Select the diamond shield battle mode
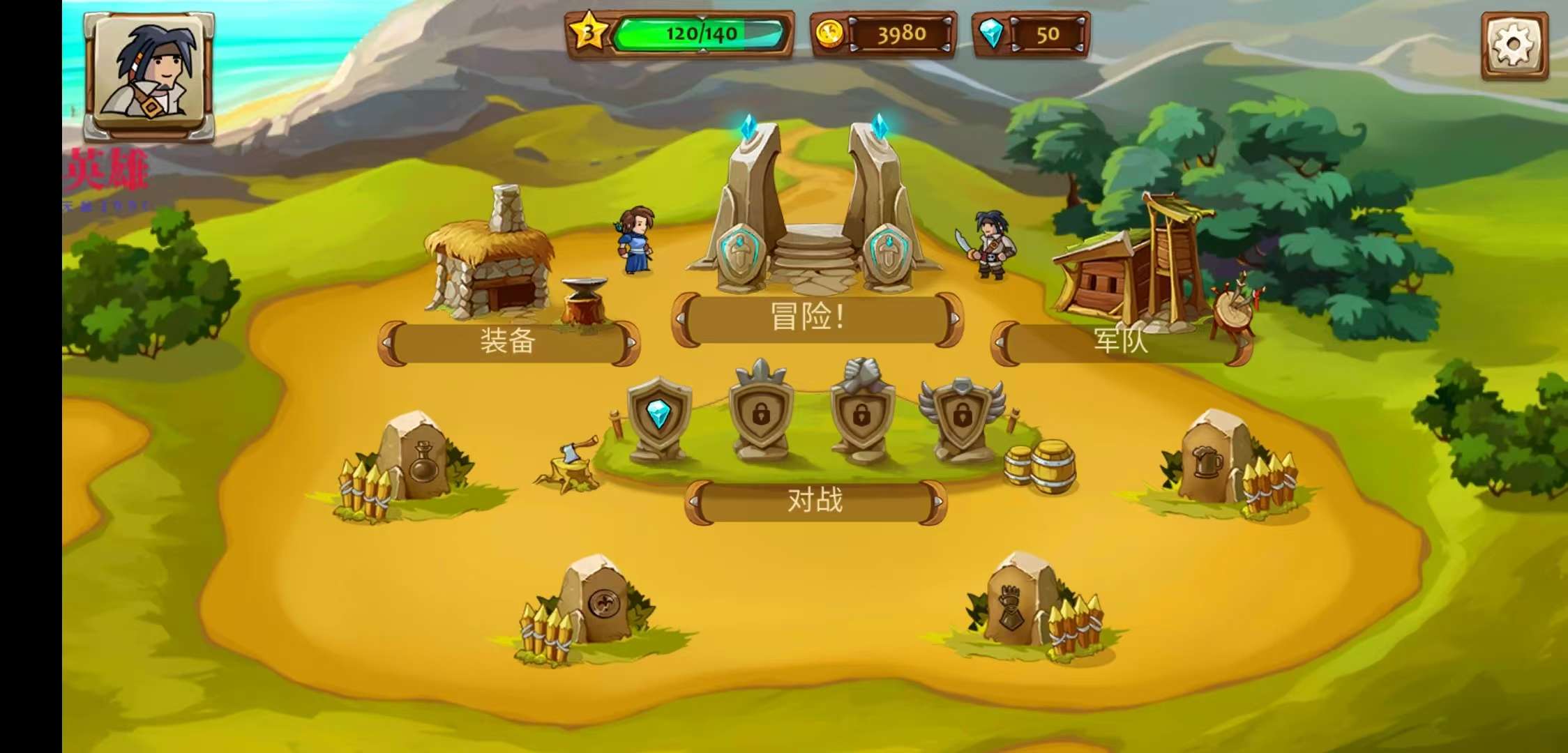The height and width of the screenshot is (753, 1568). pos(658,418)
